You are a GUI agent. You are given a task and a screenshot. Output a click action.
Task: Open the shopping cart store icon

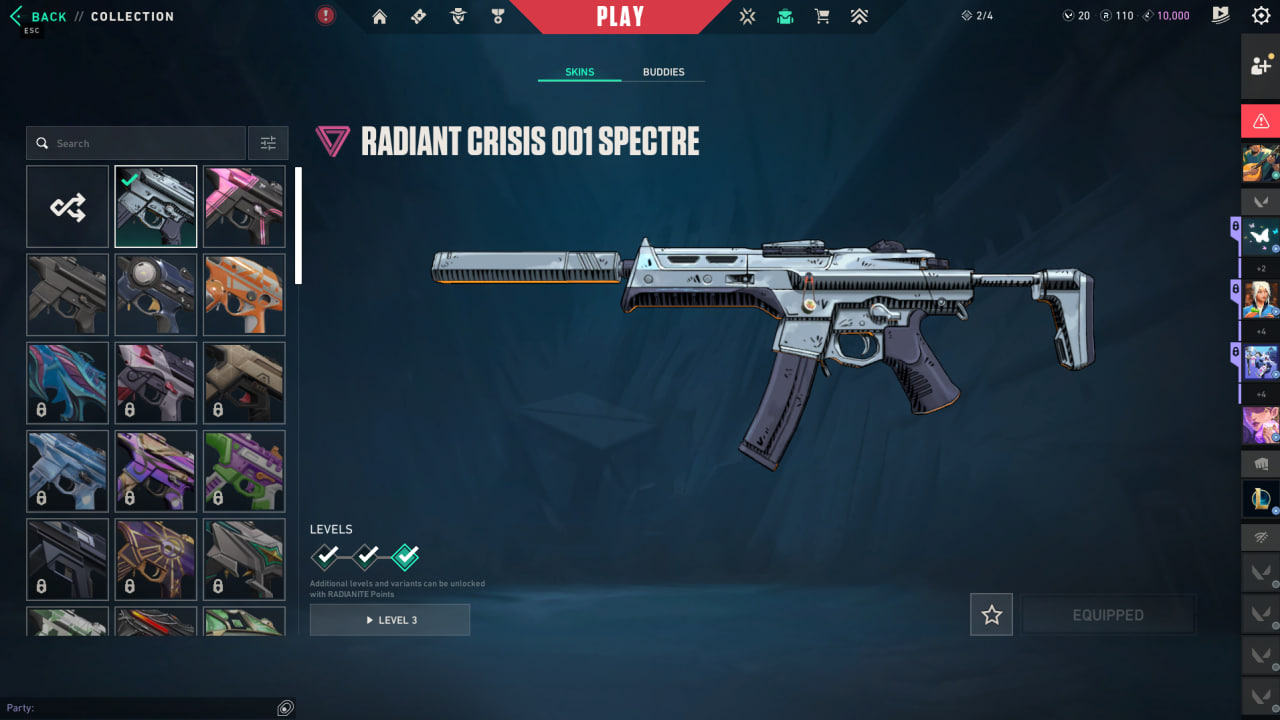[x=822, y=16]
